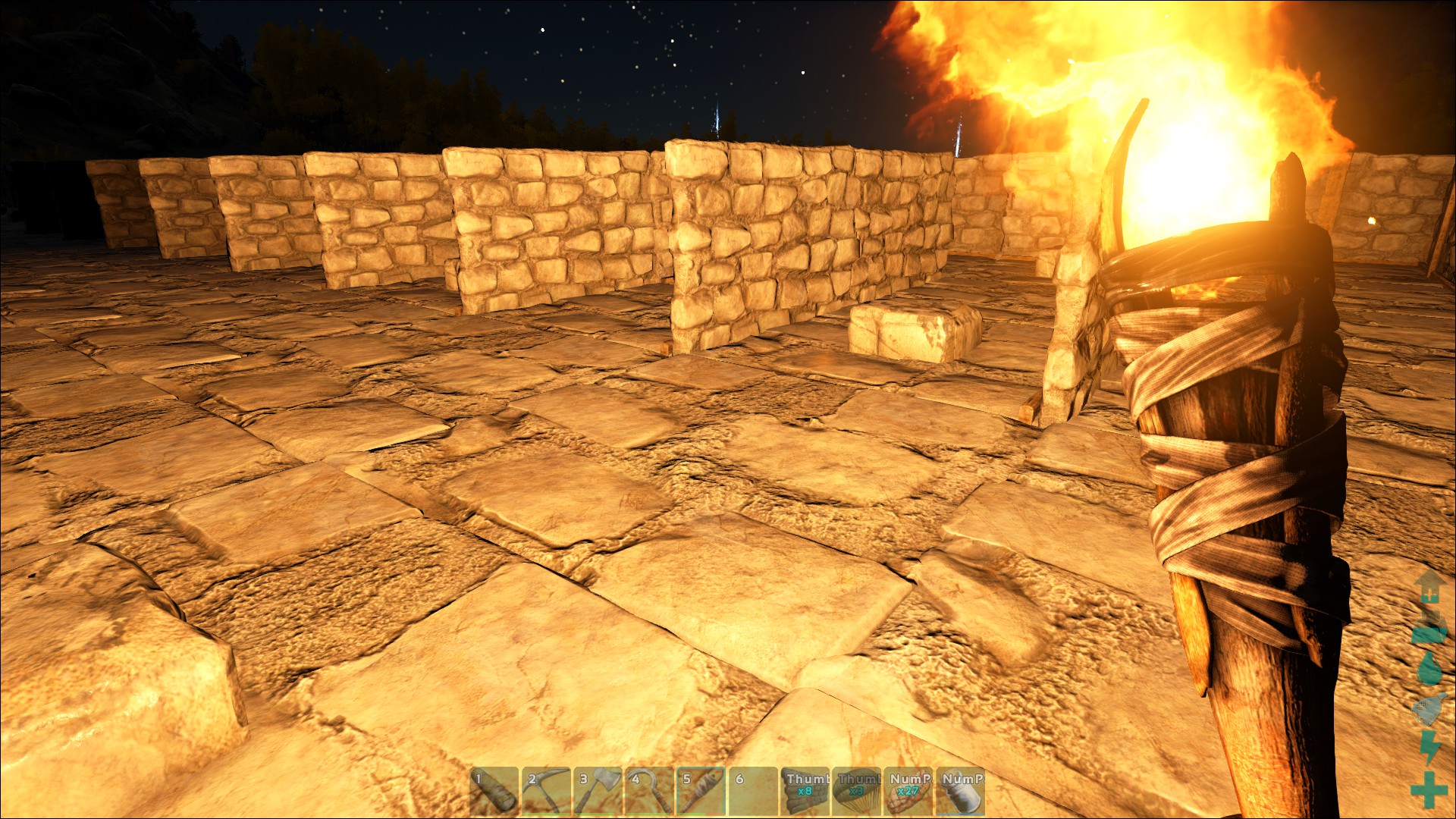Viewport: 1456px width, 819px height.
Task: Equip the pickaxe in hotbar slot 2
Action: click(x=545, y=792)
